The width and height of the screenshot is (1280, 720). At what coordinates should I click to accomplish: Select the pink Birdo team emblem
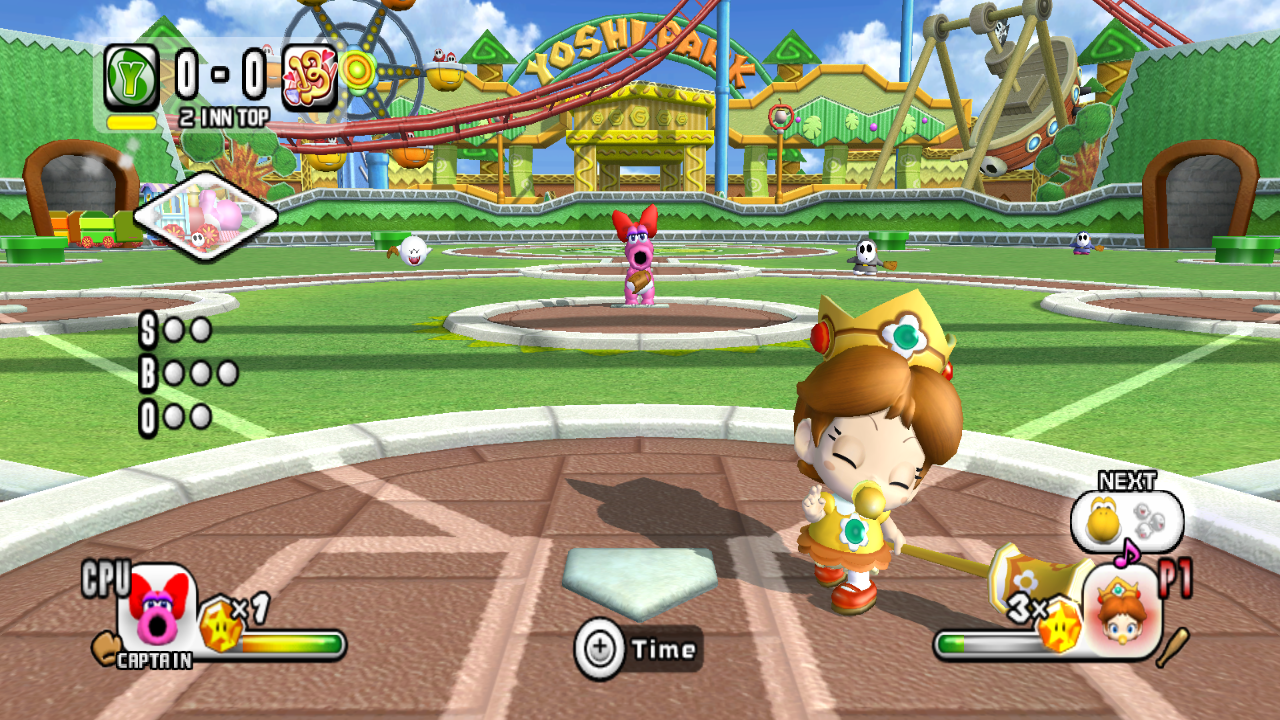coord(309,77)
